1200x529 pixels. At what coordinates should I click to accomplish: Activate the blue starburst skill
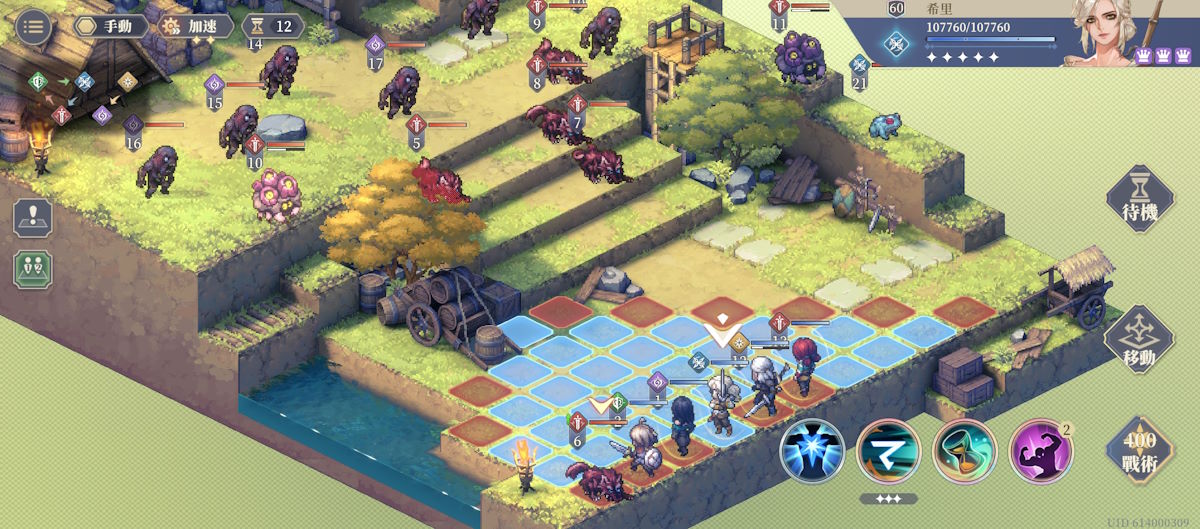(x=812, y=451)
